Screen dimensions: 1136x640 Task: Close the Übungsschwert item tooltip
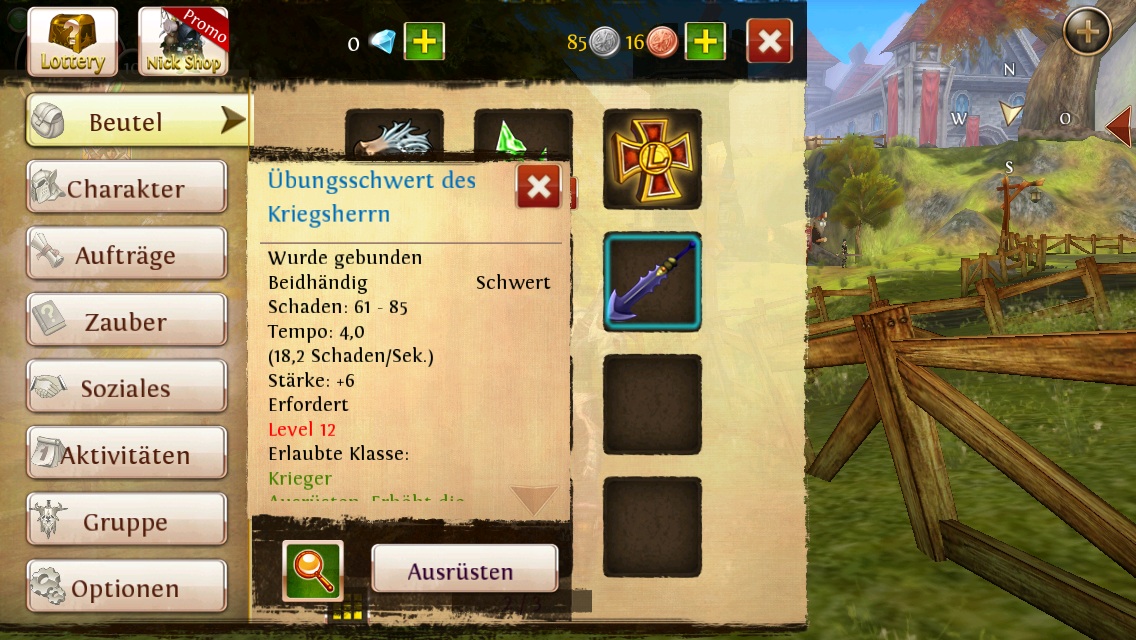click(538, 187)
